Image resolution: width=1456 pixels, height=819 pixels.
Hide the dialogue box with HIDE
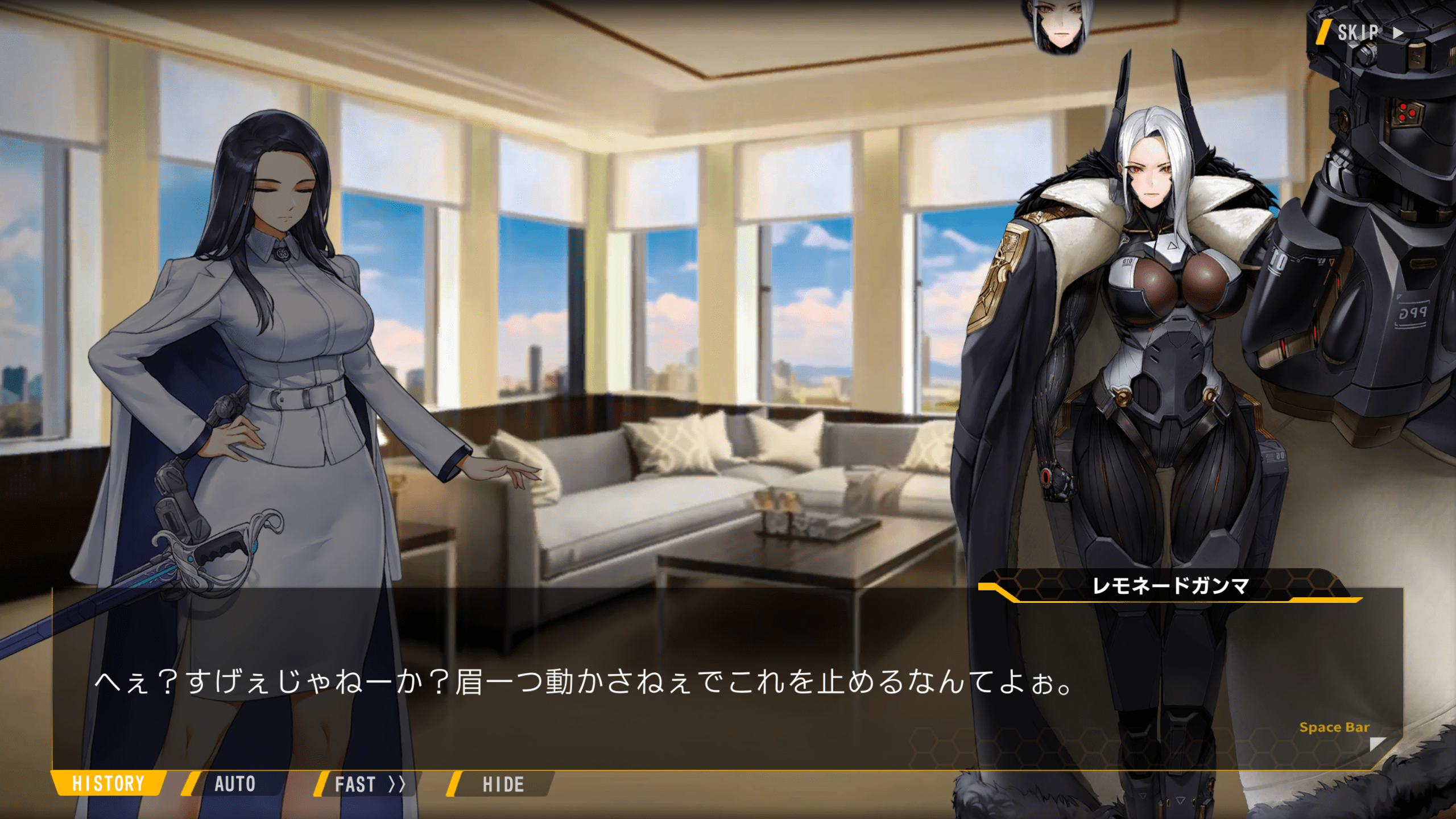(503, 784)
